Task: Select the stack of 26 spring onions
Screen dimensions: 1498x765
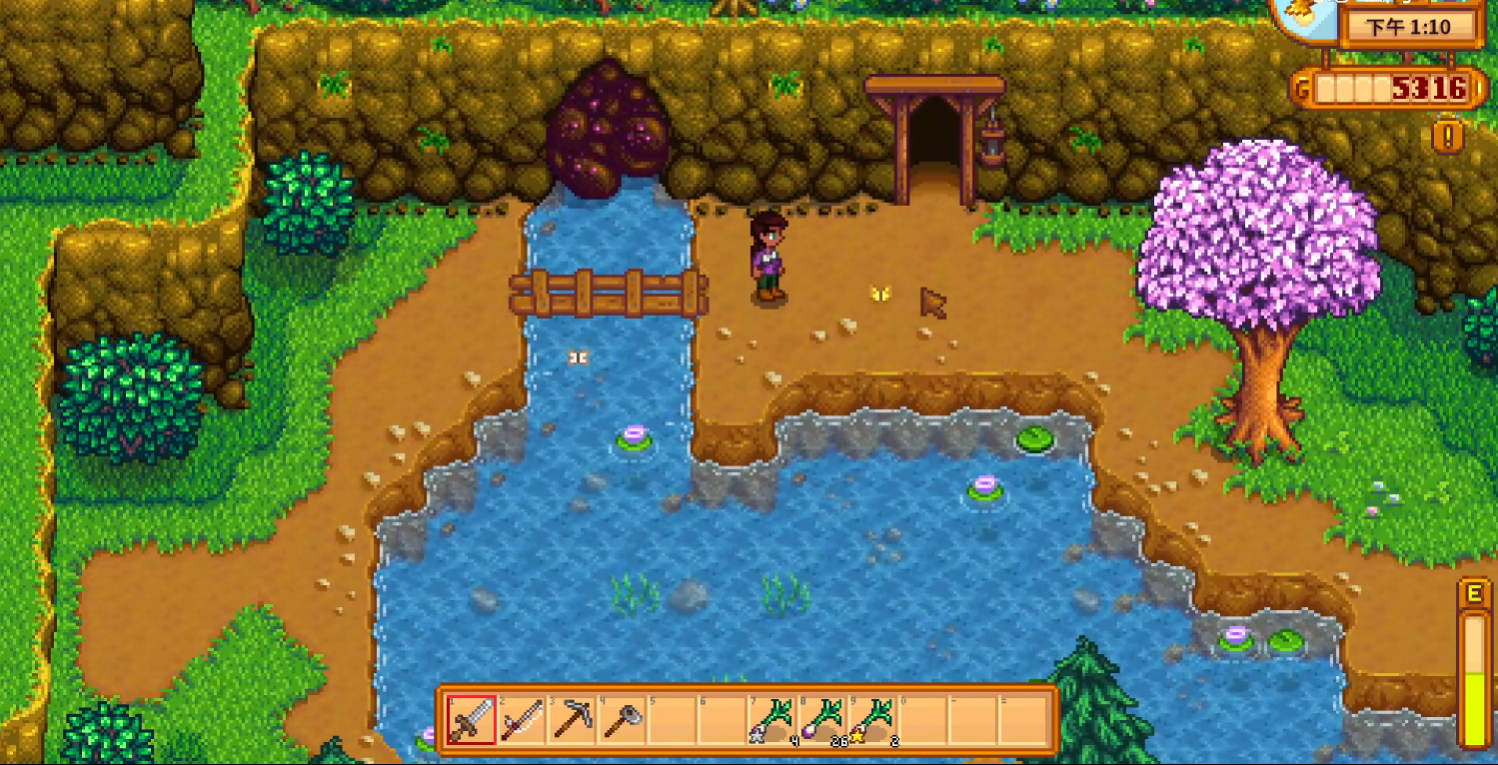Action: point(823,720)
